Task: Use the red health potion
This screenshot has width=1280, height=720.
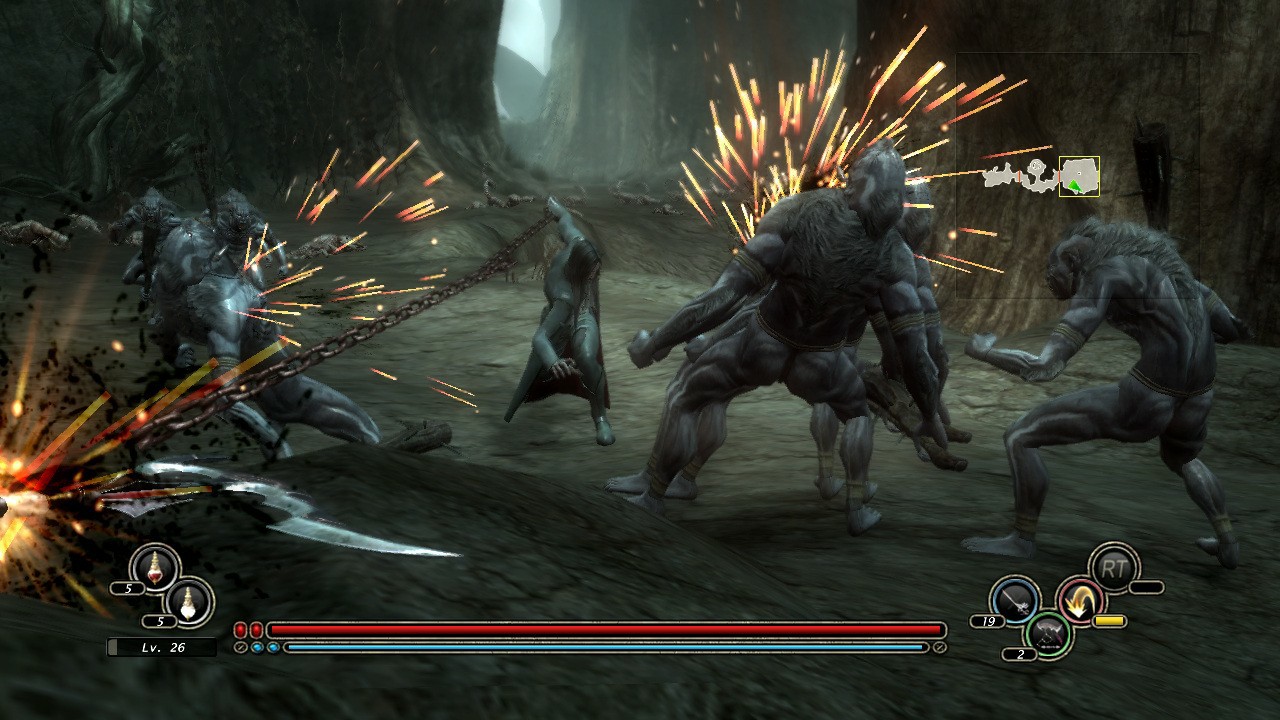Action: [x=155, y=569]
